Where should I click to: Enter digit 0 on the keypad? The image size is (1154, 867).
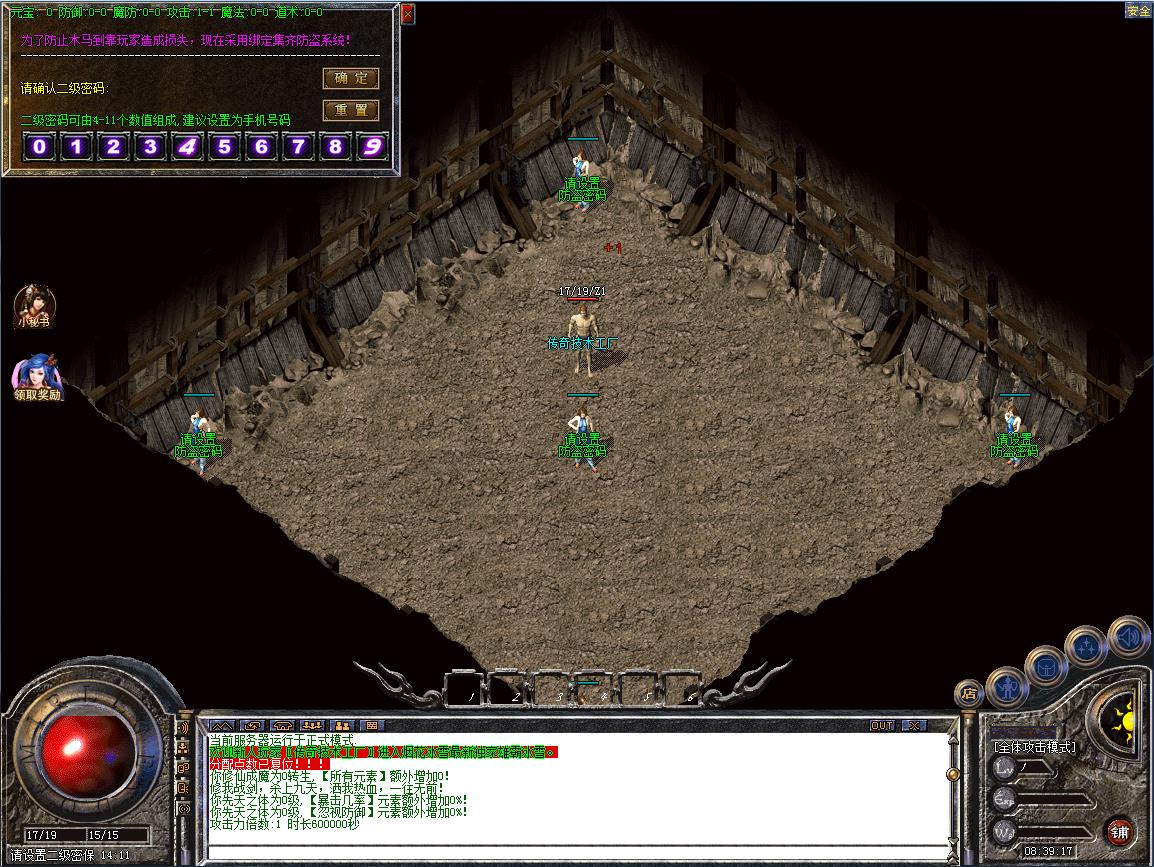pos(39,148)
